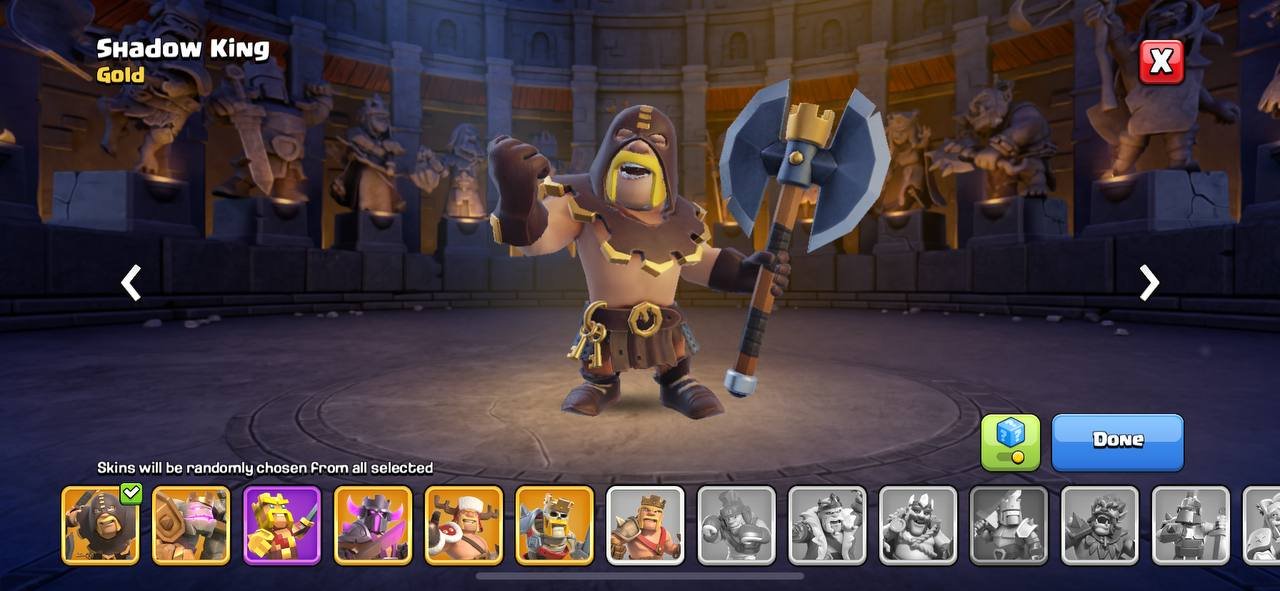Select the purple-horned P.E.K.K.A king skin

[x=373, y=525]
